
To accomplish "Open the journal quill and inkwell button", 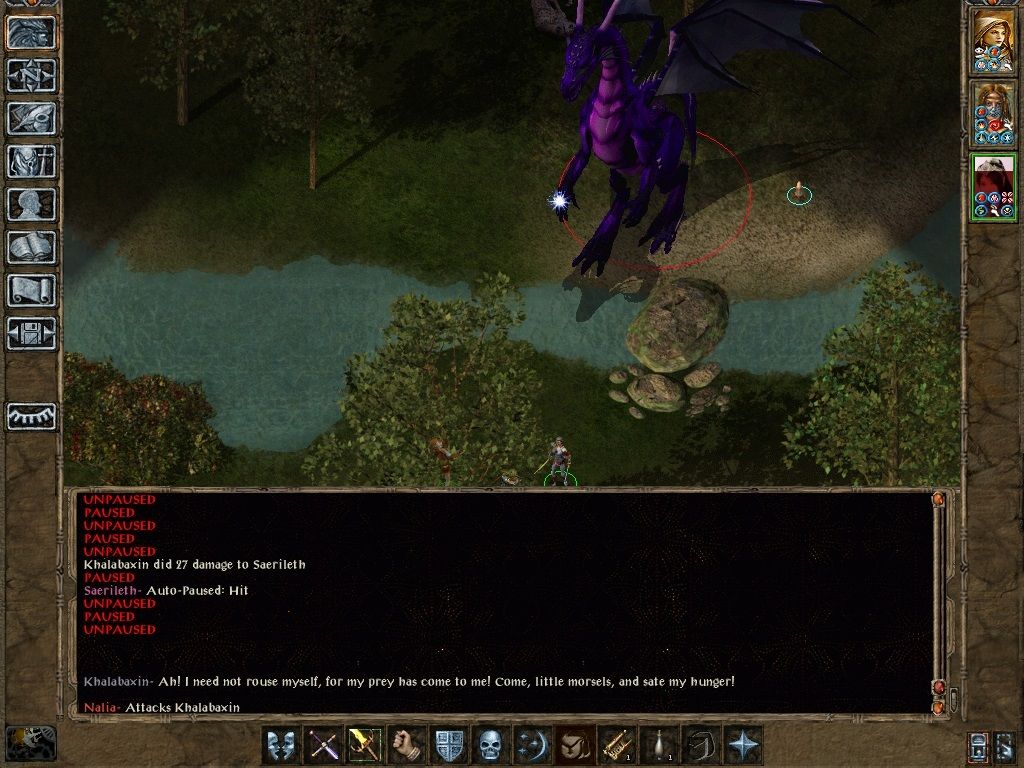I will [x=32, y=118].
